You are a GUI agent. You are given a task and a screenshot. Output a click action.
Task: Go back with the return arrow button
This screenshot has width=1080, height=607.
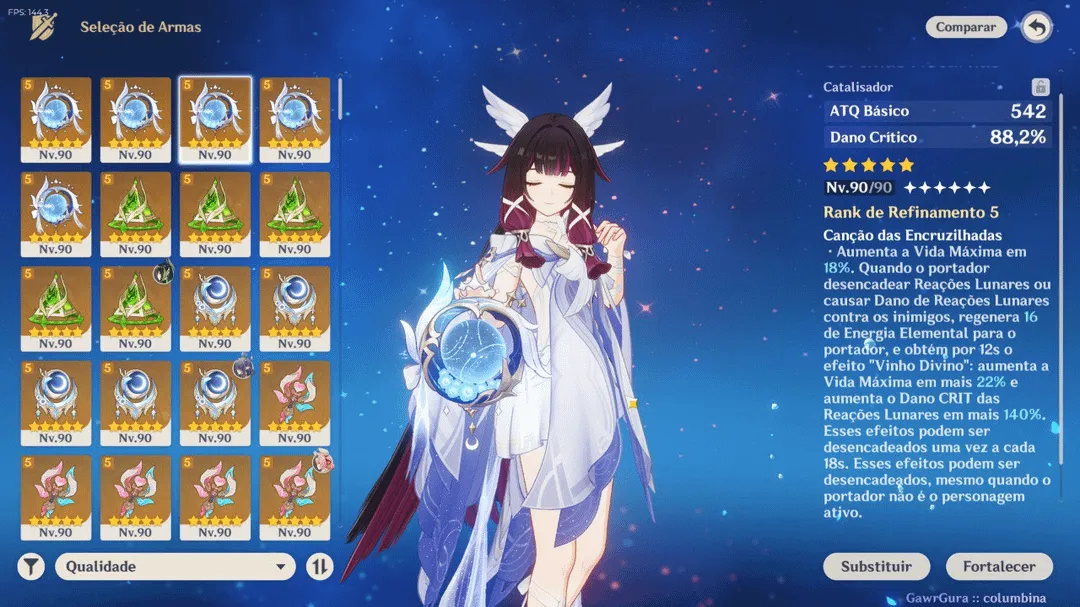coord(1037,28)
